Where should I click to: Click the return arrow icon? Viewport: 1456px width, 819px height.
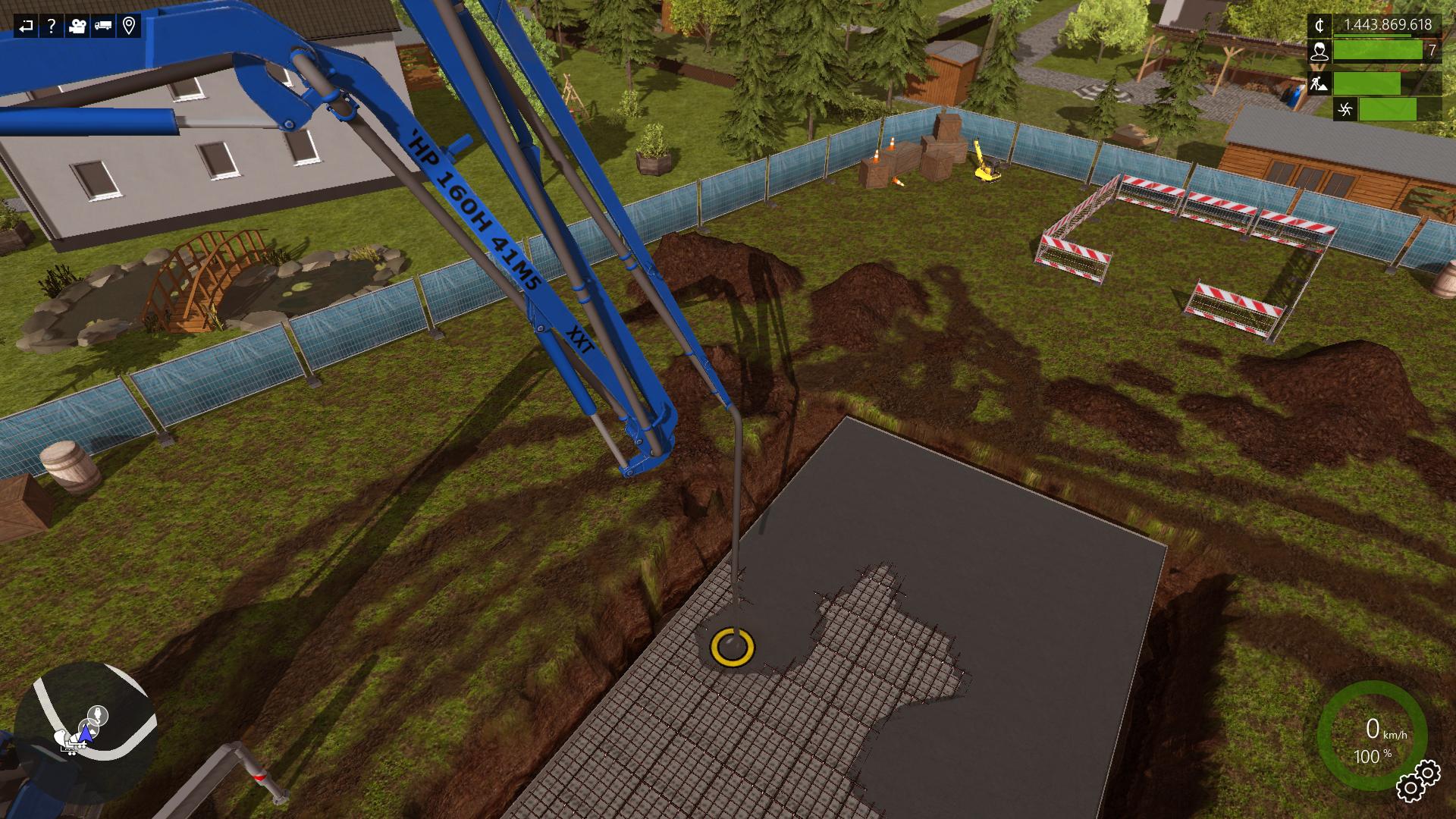click(27, 27)
